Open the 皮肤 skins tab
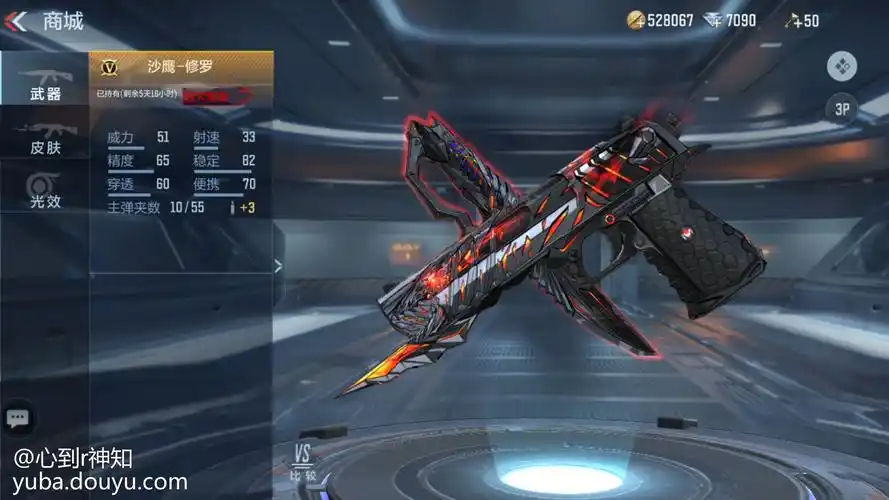Image resolution: width=889 pixels, height=500 pixels. click(x=45, y=138)
